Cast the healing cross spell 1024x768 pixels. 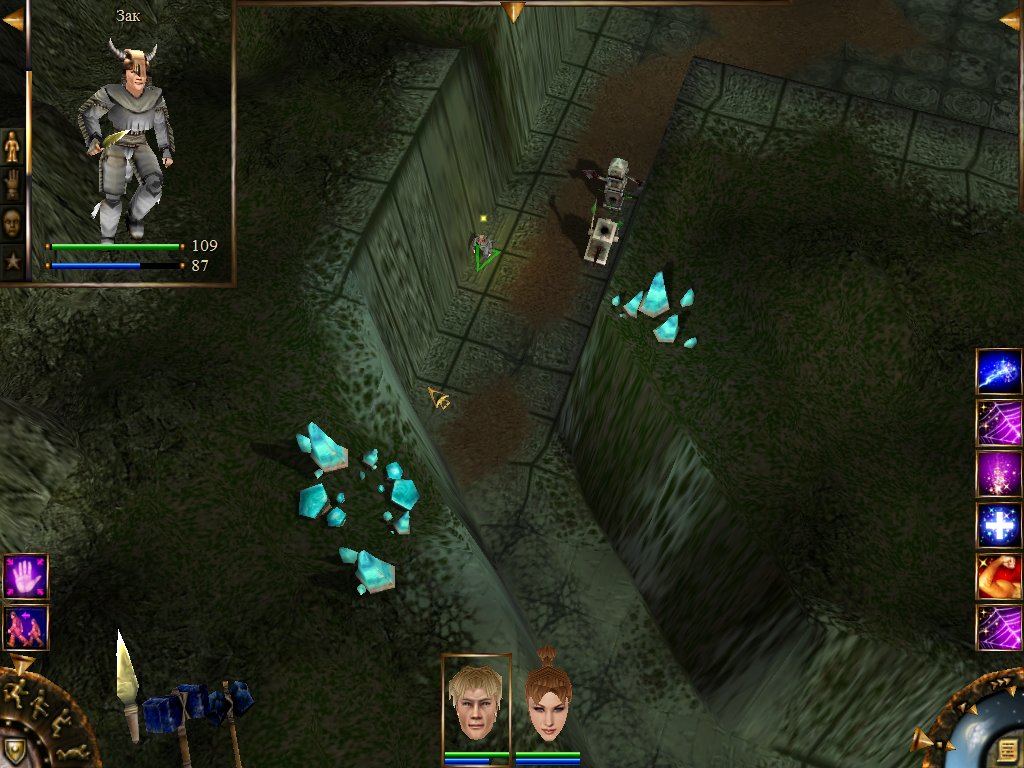click(998, 525)
